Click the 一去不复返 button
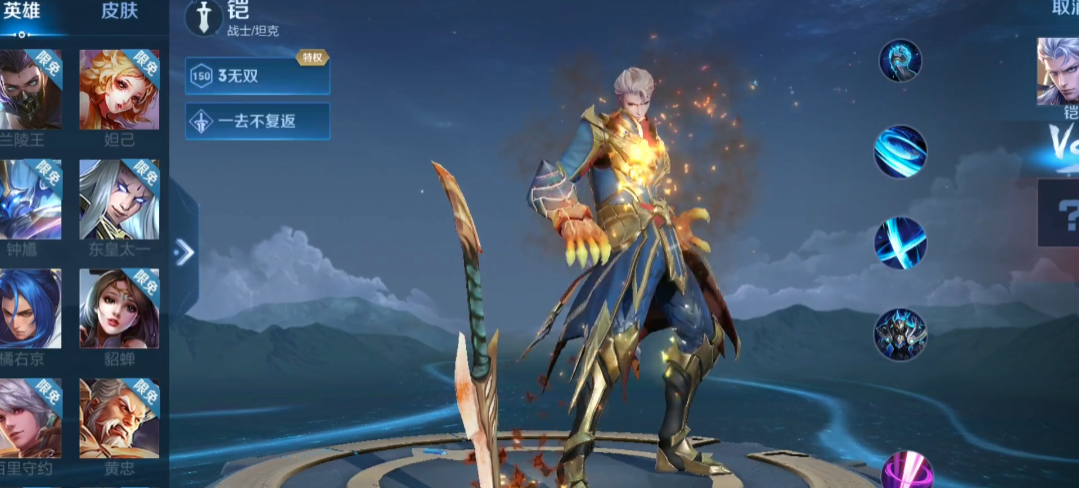The image size is (1079, 488). [257, 121]
